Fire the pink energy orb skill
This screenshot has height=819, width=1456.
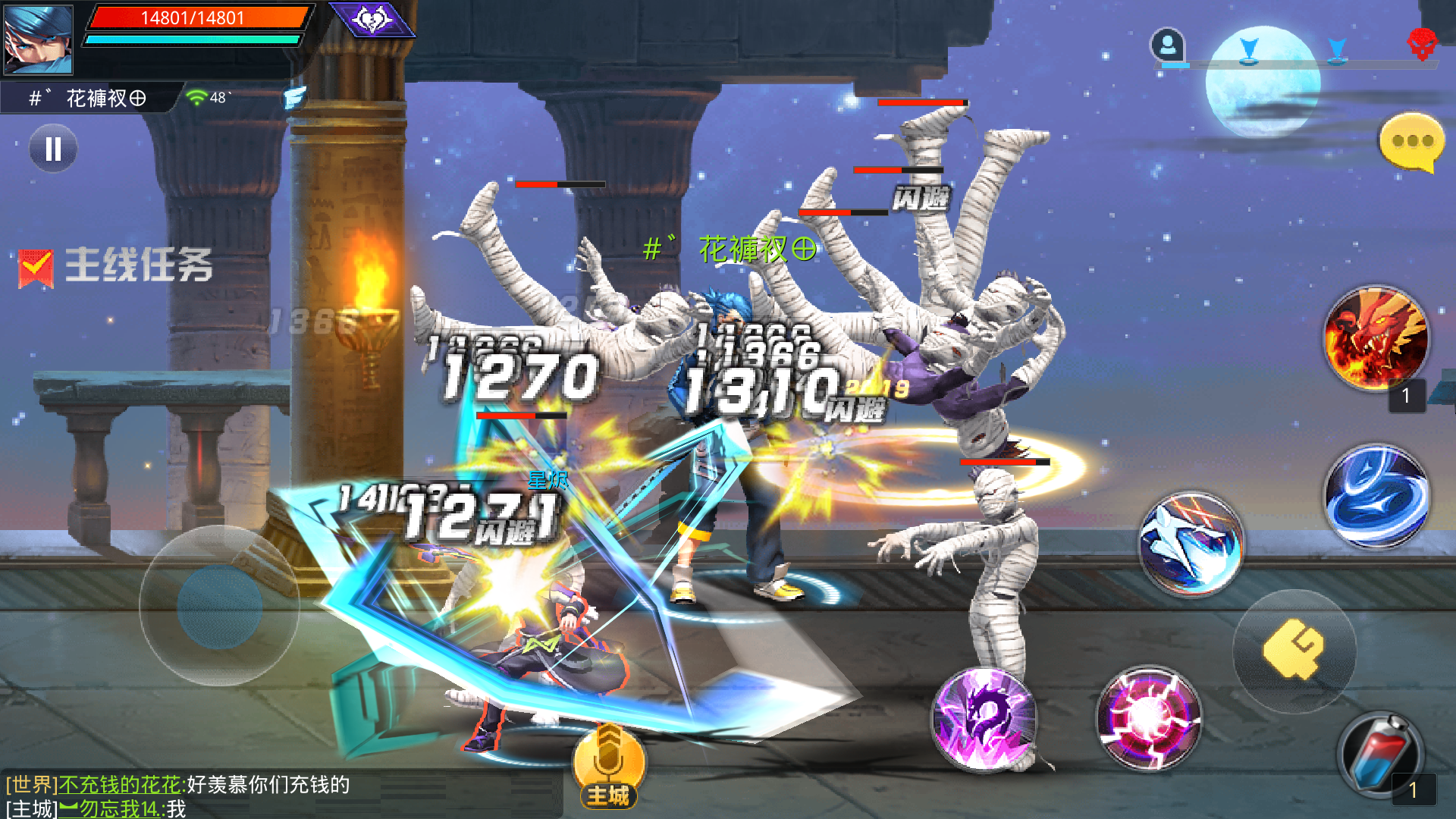tap(1148, 717)
